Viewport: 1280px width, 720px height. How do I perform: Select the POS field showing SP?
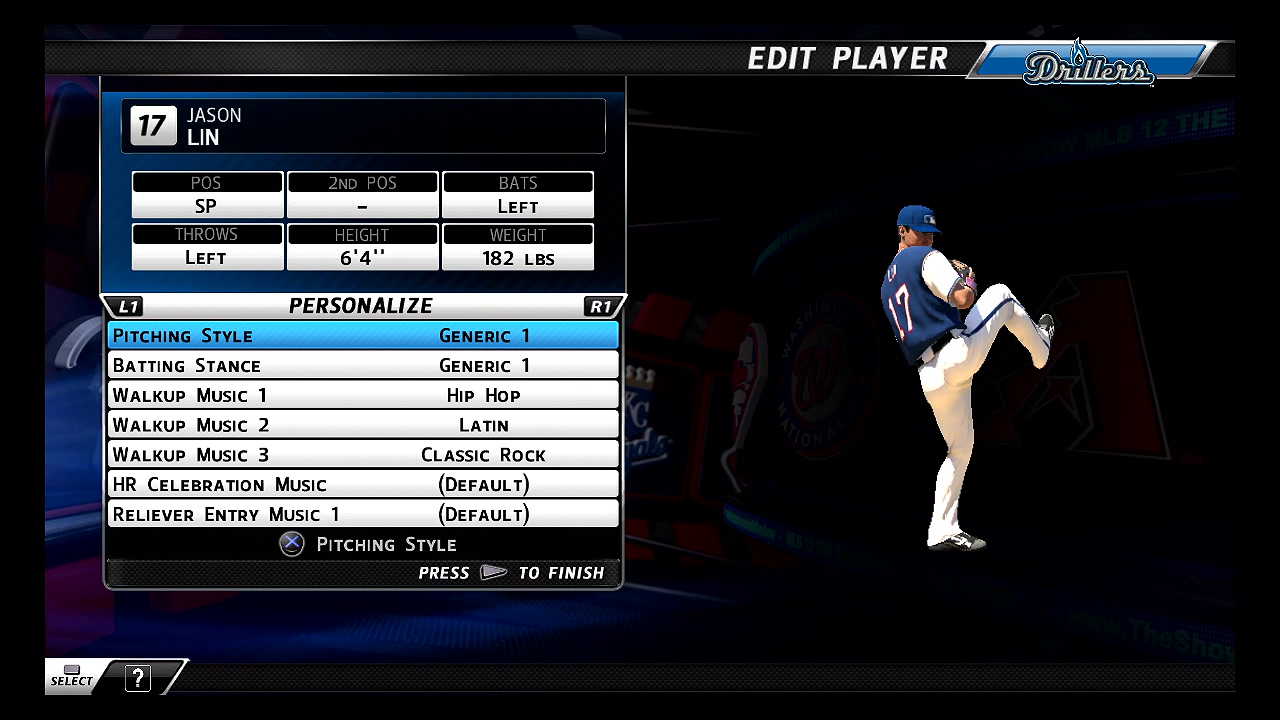click(x=207, y=196)
